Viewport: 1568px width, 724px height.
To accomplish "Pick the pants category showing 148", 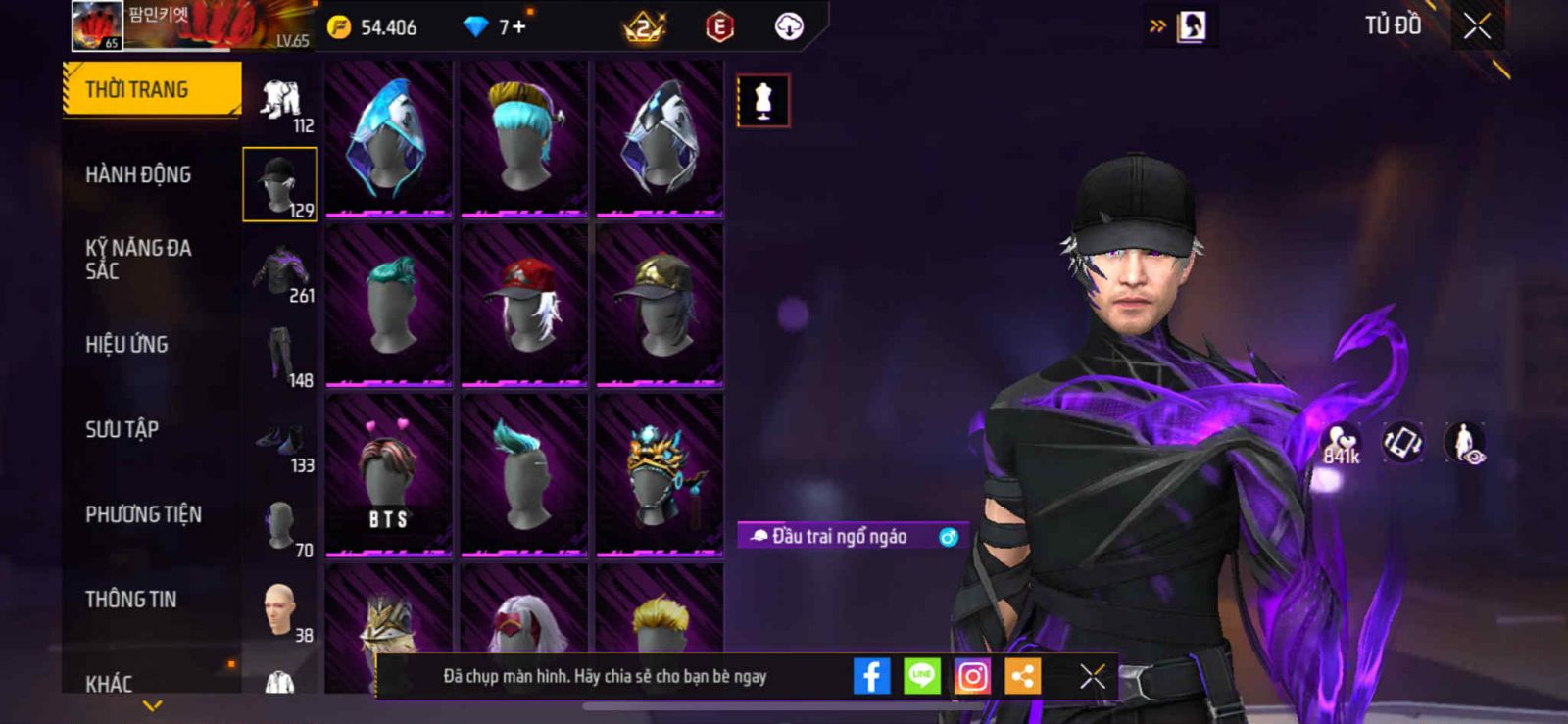I will (x=281, y=358).
